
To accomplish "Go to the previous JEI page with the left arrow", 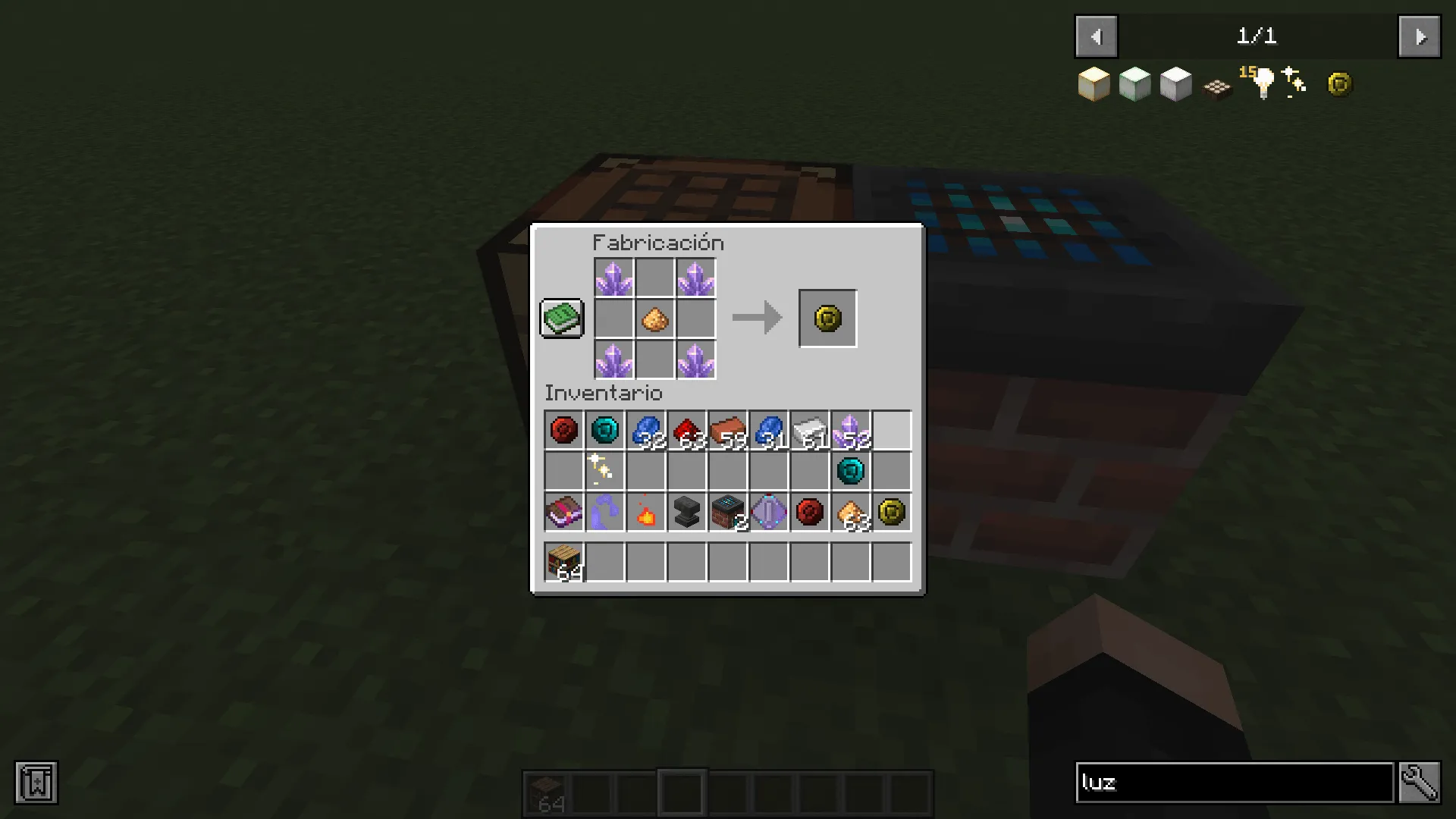I will (1095, 36).
